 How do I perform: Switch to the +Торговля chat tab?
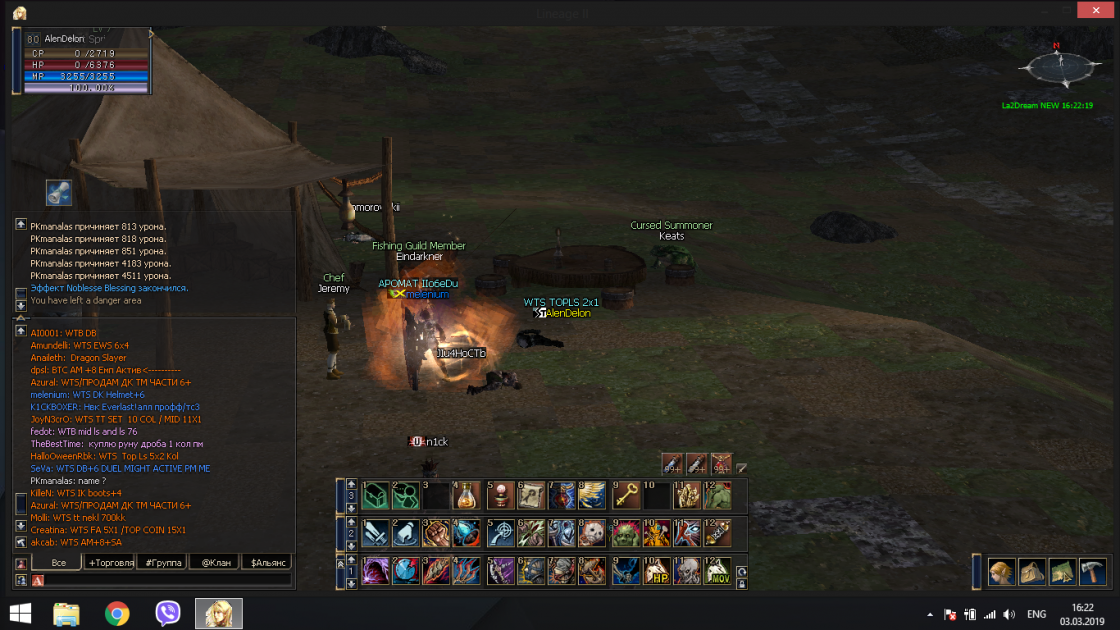(111, 563)
